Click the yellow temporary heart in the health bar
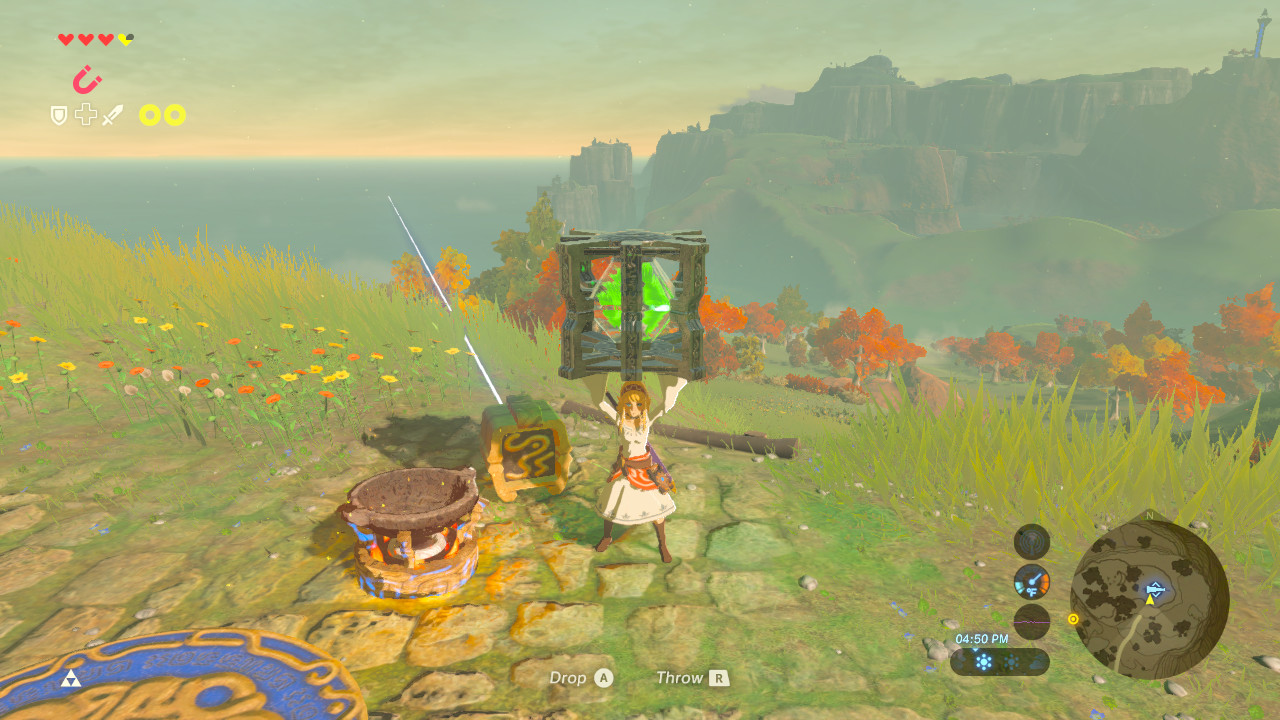 pyautogui.click(x=125, y=38)
